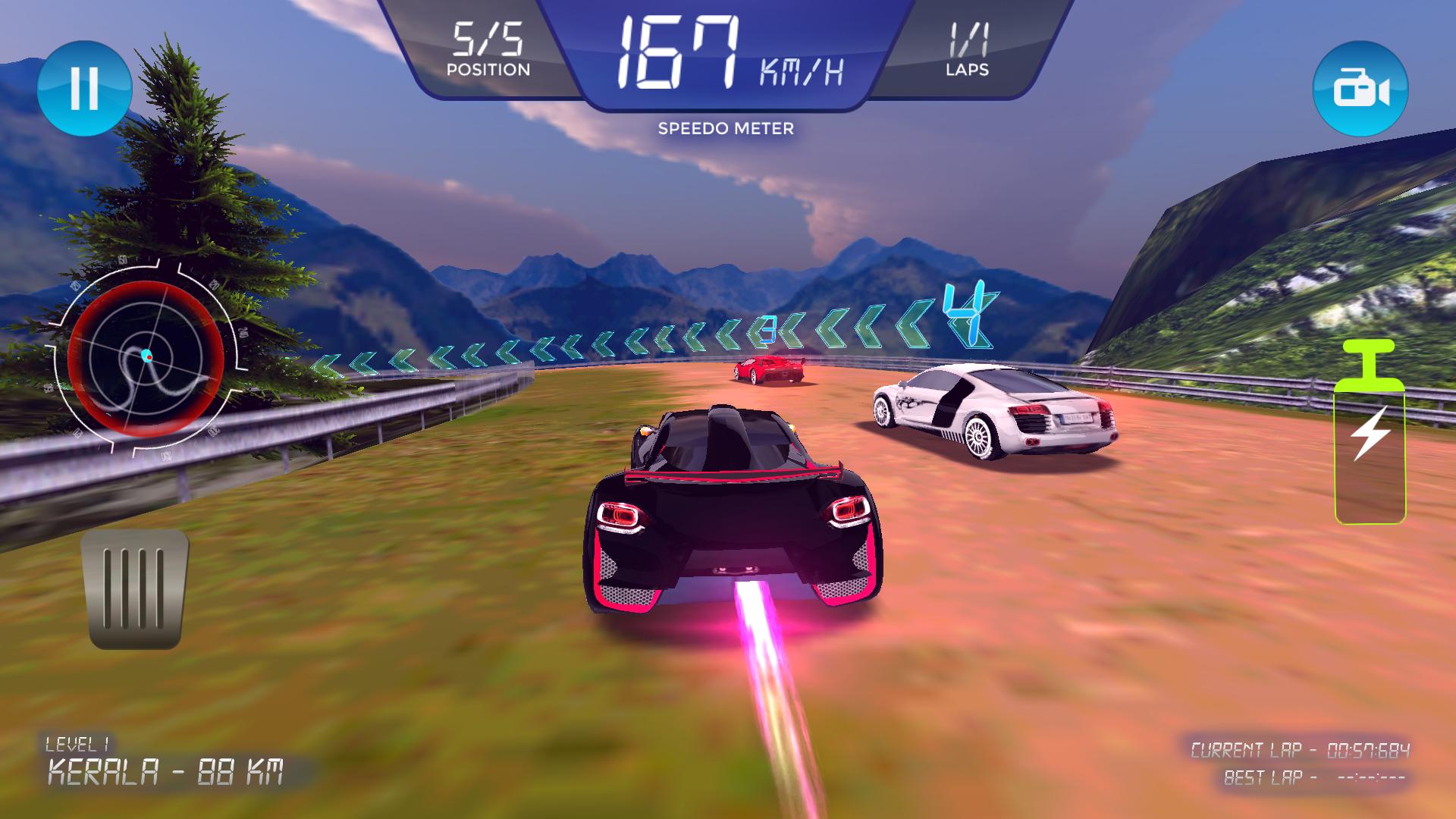The height and width of the screenshot is (819, 1456).
Task: Select the video recorder icon
Action: point(1361,87)
